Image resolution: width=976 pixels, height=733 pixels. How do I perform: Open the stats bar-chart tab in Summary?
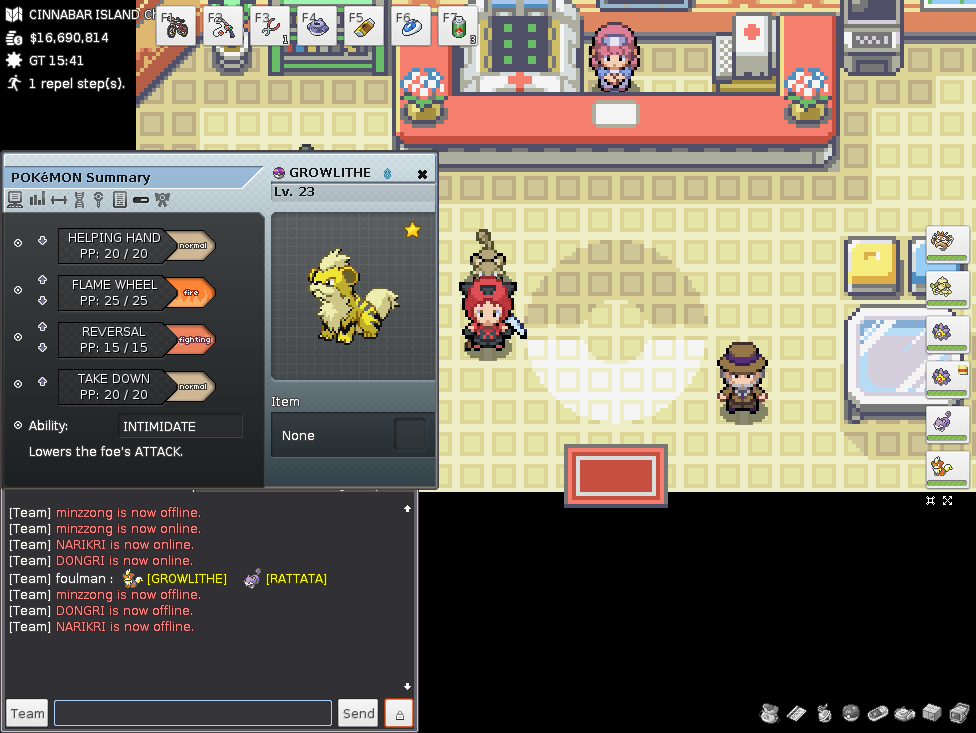[37, 200]
